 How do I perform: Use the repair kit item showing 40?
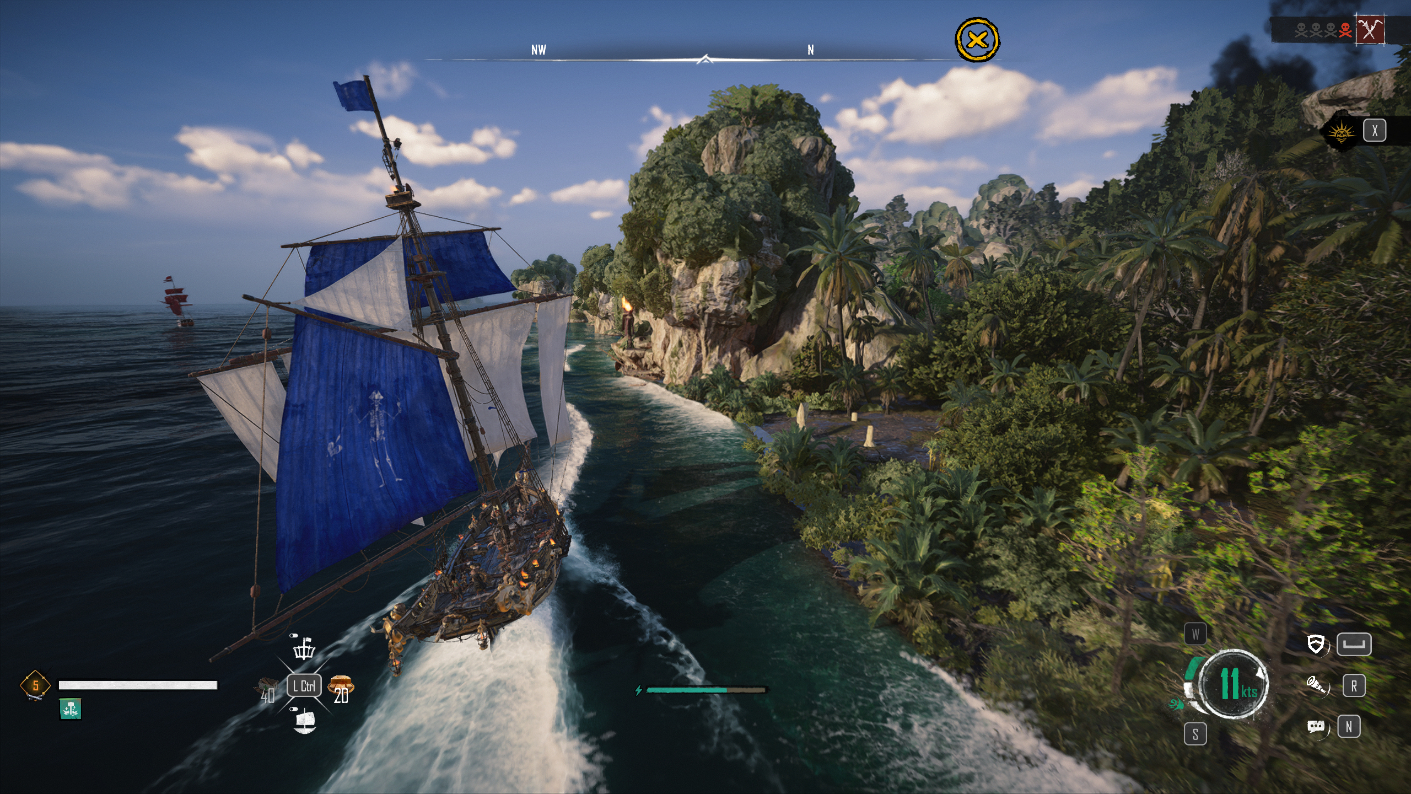click(x=268, y=688)
